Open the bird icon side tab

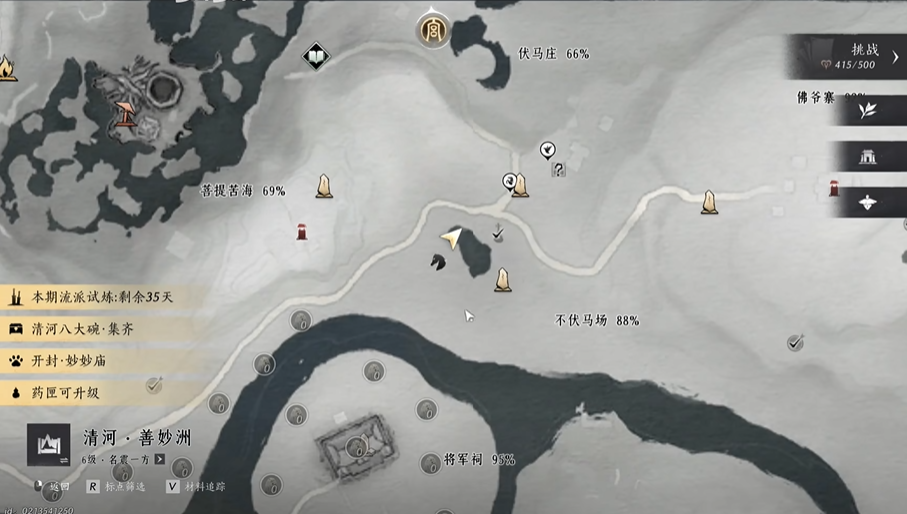point(867,202)
